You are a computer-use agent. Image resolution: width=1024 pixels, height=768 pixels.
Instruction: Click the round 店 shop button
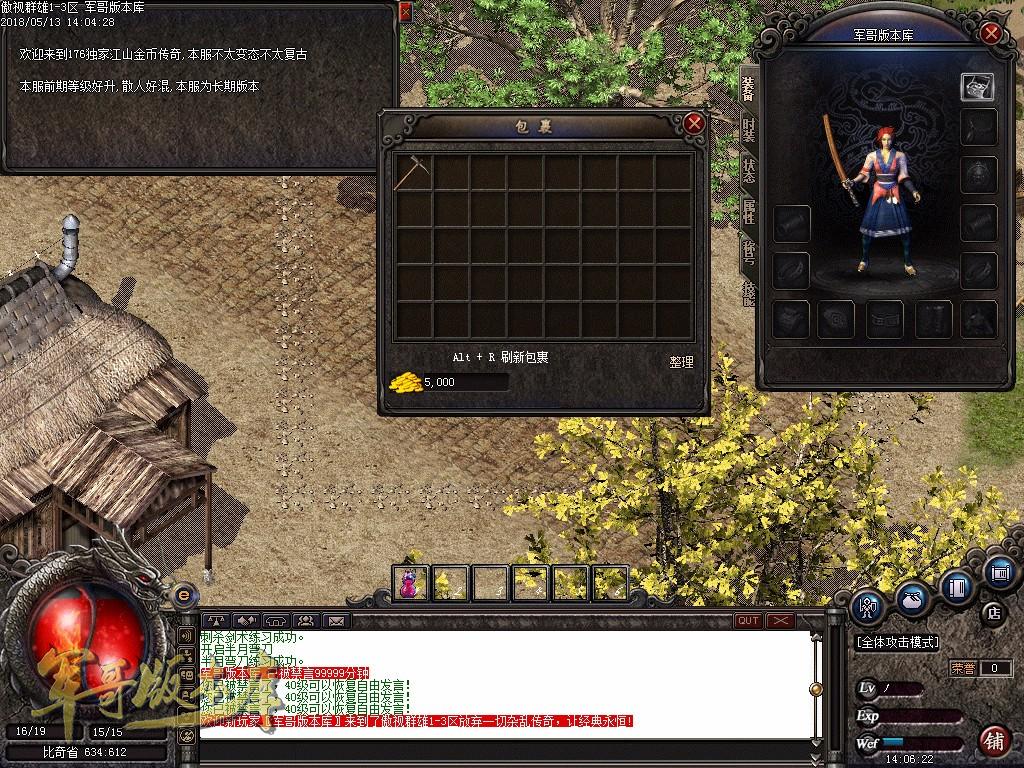coord(994,612)
